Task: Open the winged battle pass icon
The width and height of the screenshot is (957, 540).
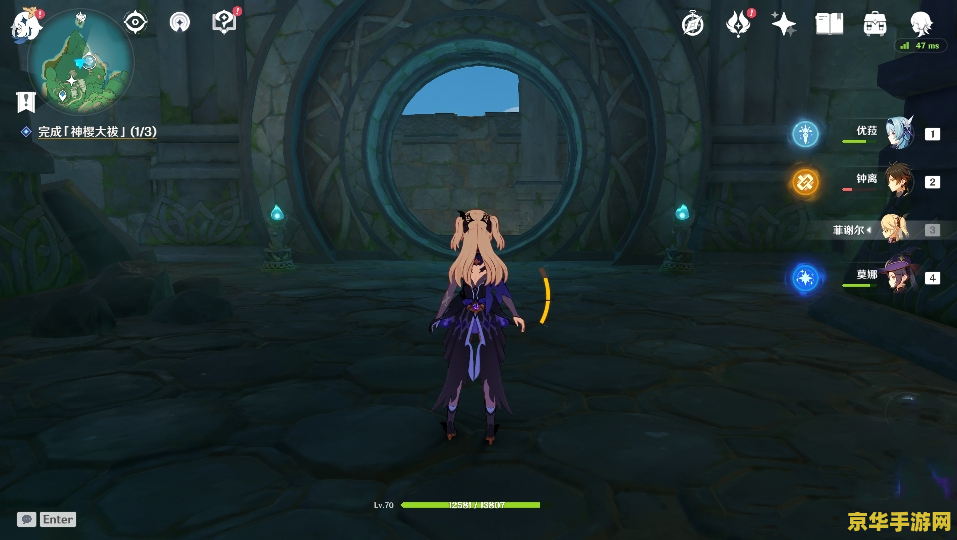Action: (738, 24)
